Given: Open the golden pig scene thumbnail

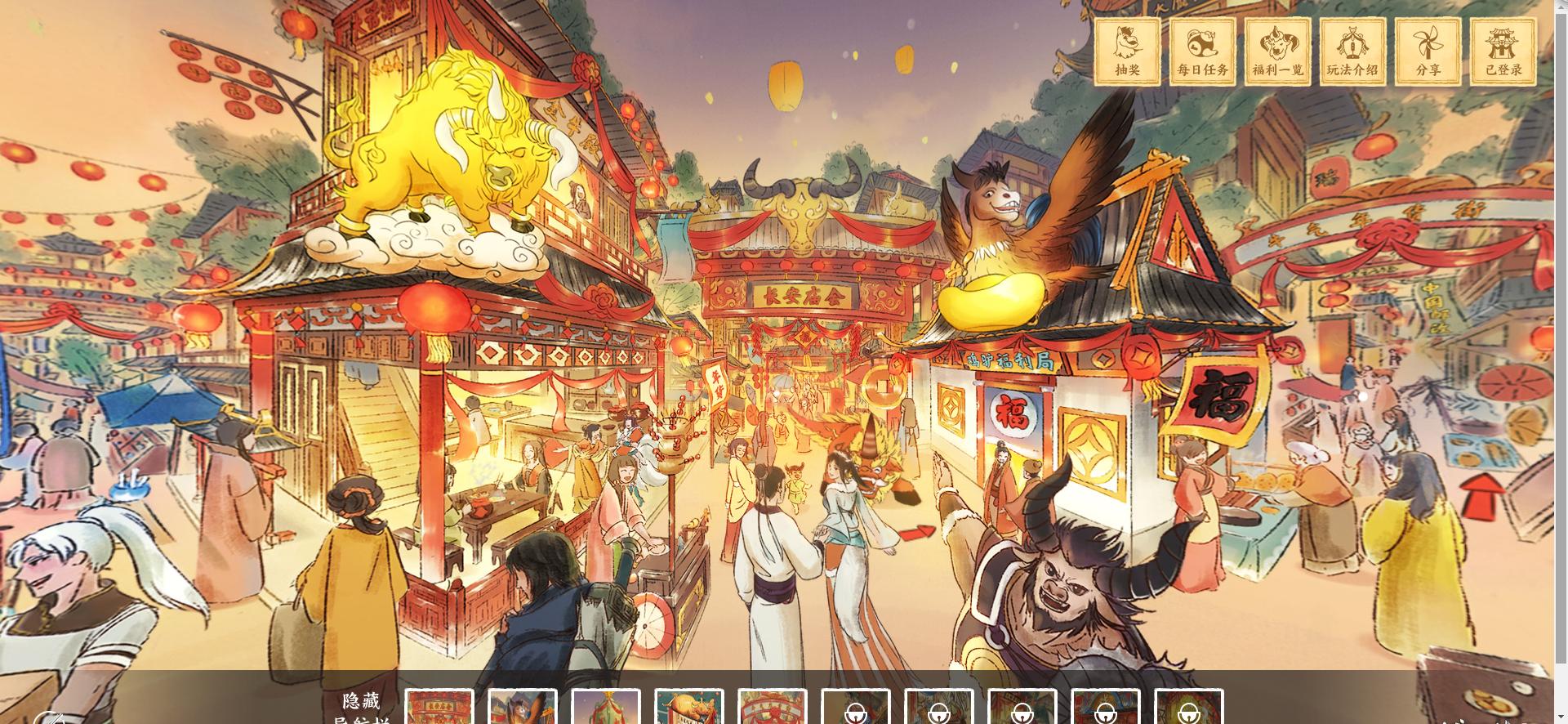Looking at the screenshot, I should (688, 708).
